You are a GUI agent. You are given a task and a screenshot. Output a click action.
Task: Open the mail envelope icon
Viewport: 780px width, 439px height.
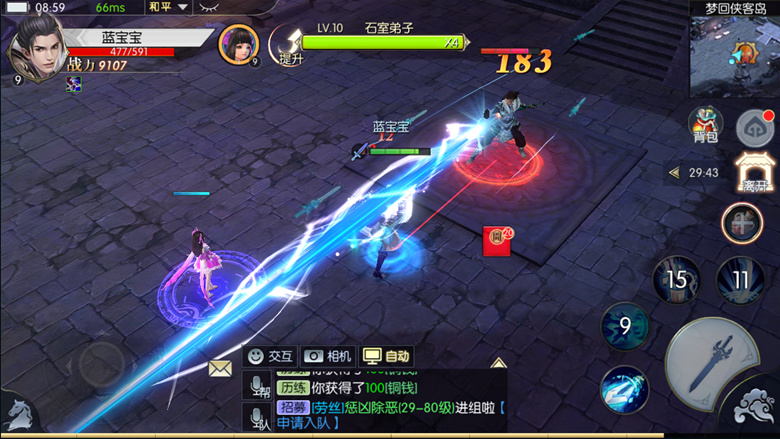click(220, 368)
